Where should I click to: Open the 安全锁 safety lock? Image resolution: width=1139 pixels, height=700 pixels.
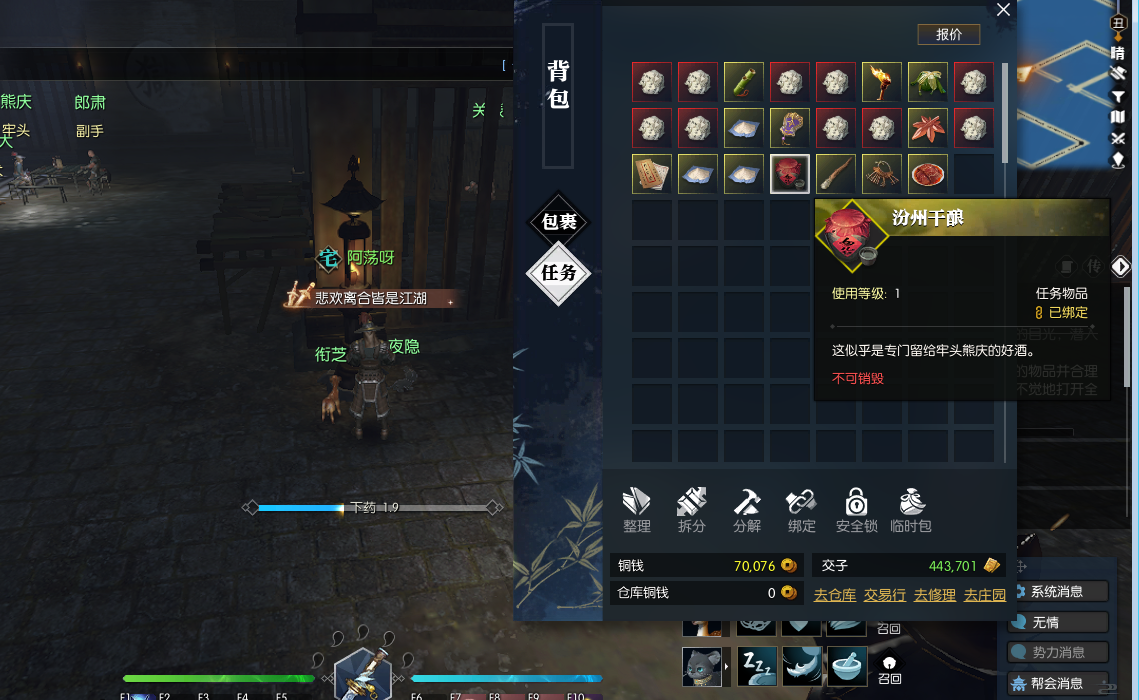(x=856, y=510)
